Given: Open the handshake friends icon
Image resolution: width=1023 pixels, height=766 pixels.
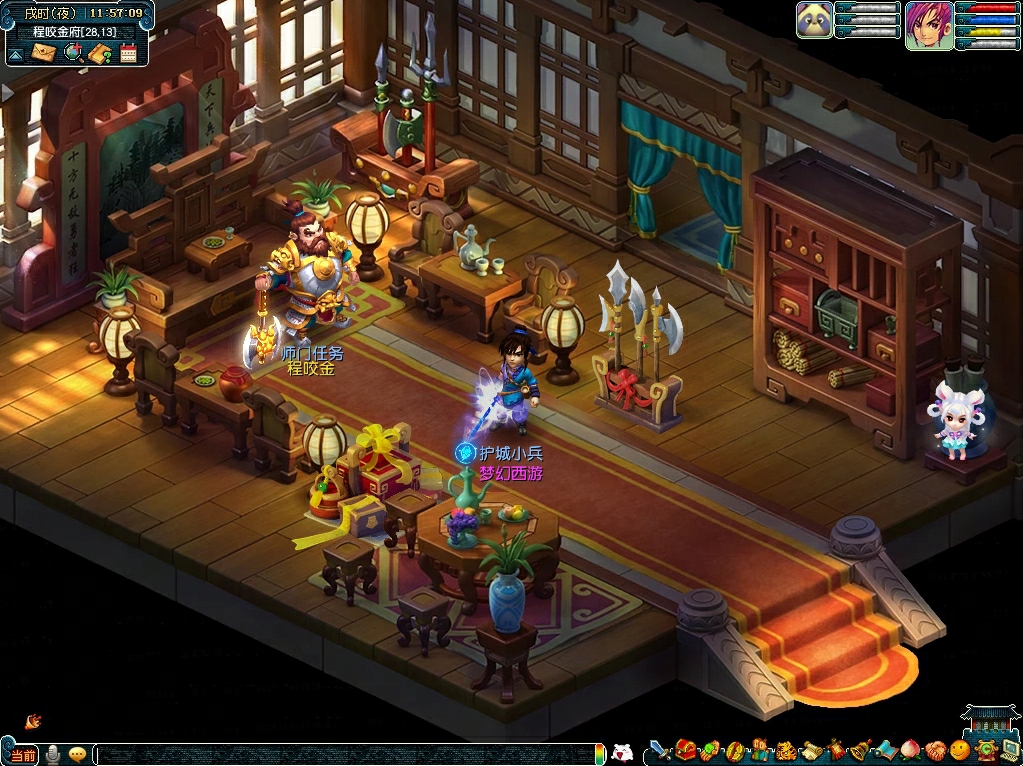Looking at the screenshot, I should (x=934, y=750).
